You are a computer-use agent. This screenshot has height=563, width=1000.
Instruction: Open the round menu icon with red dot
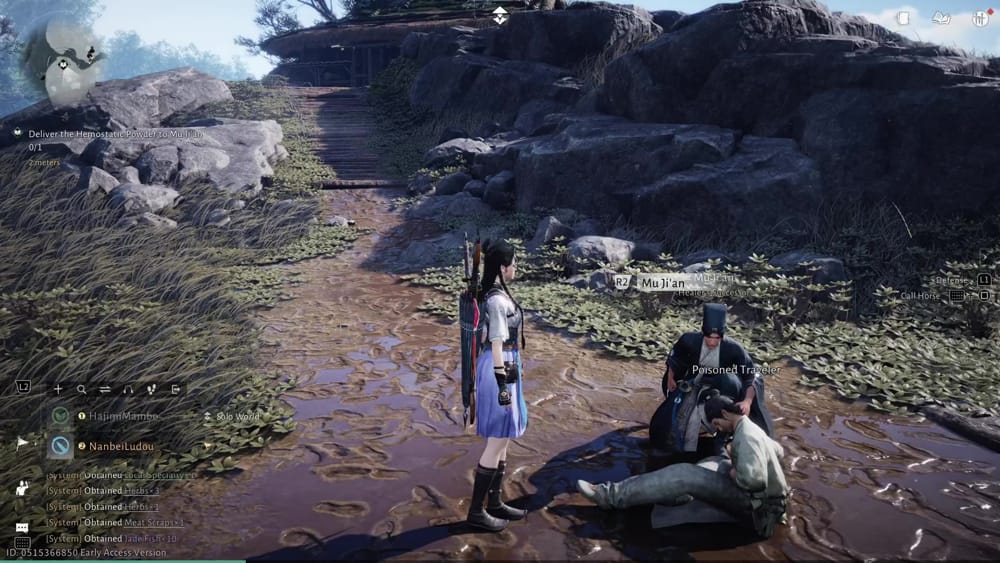979,18
